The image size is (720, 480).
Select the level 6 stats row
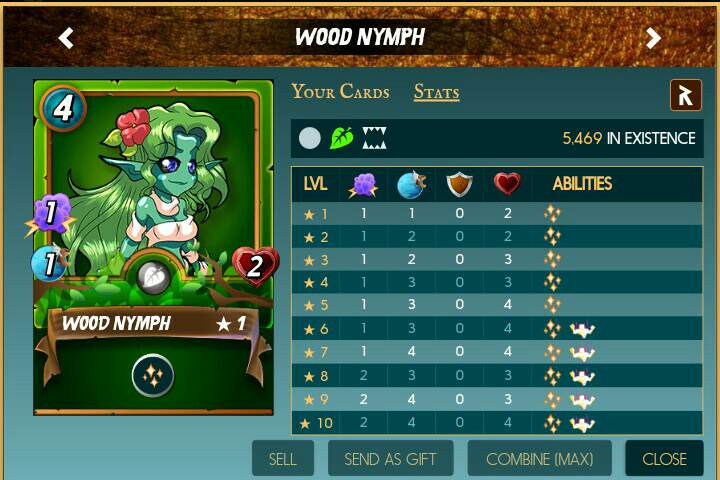496,329
